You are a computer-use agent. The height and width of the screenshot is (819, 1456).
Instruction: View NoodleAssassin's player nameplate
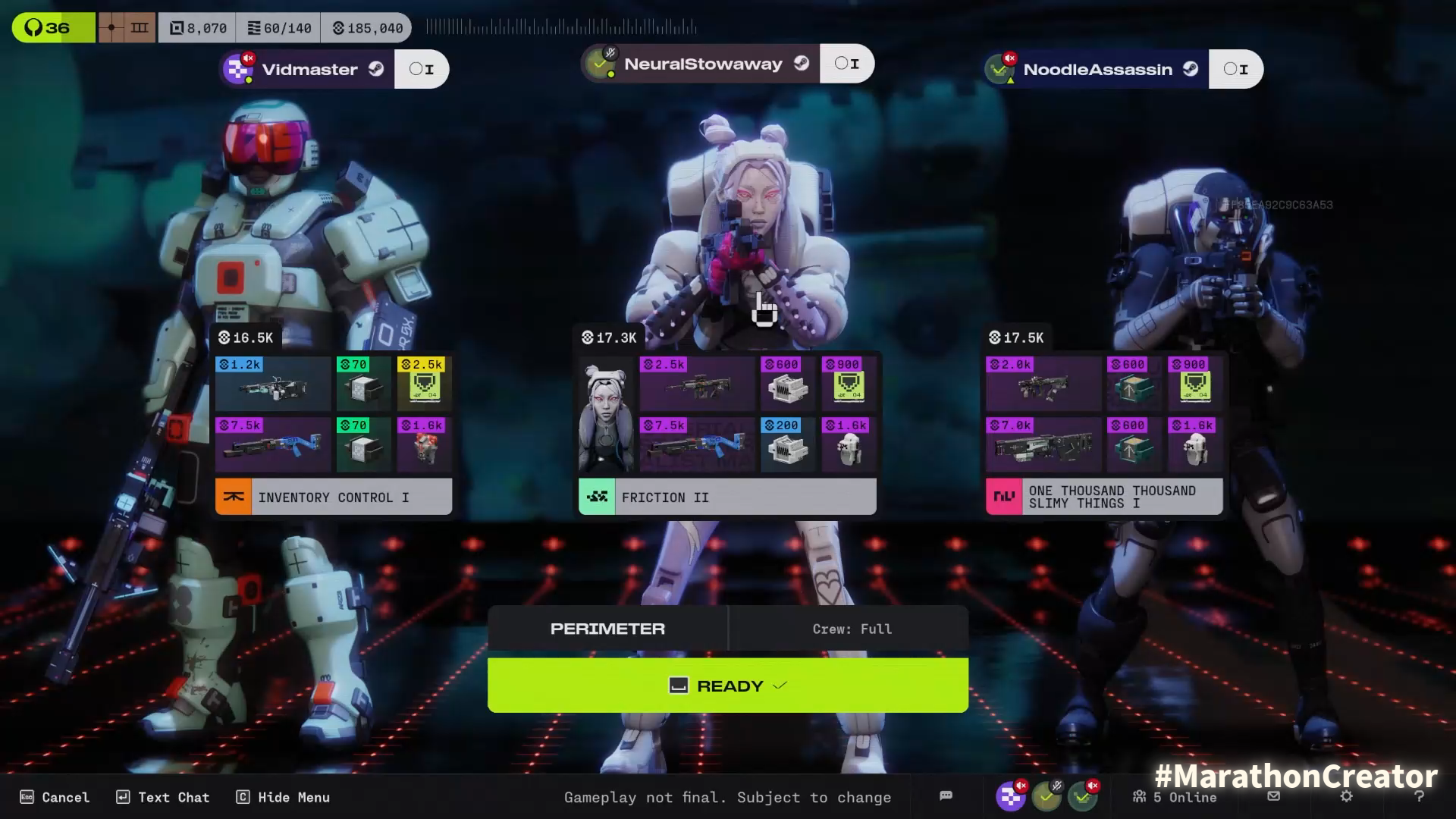[1097, 70]
